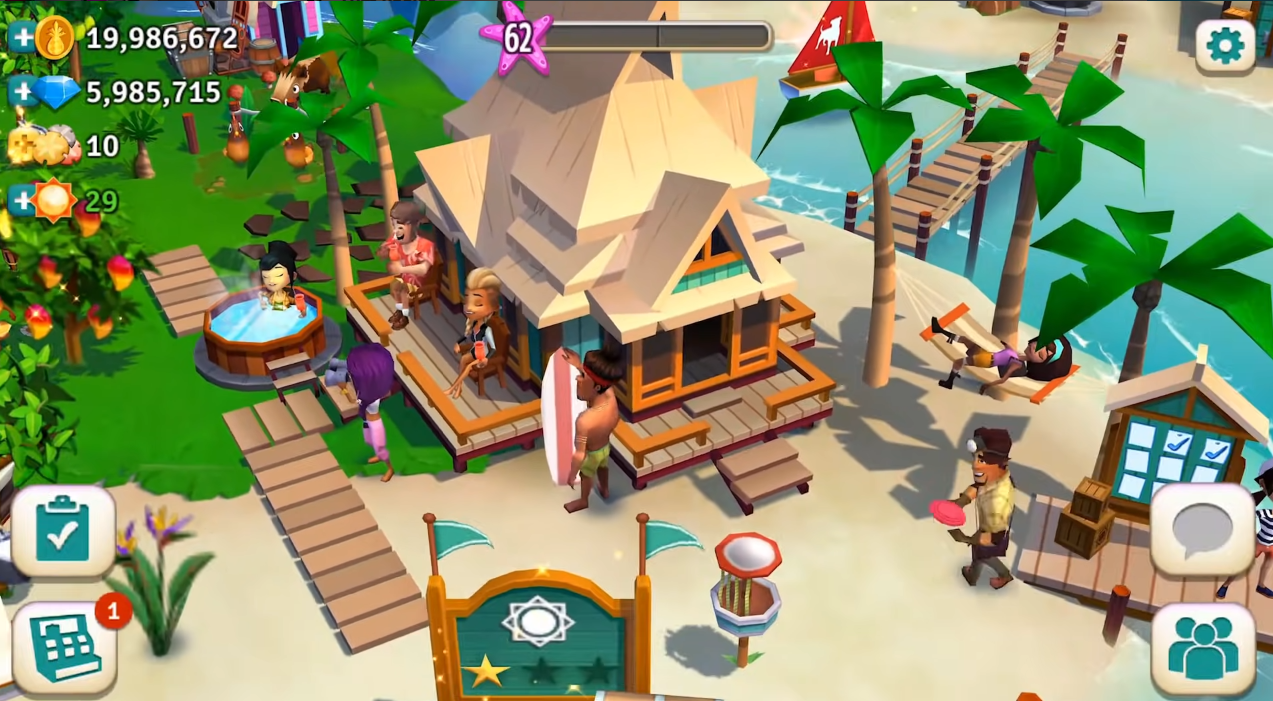Viewport: 1273px width, 701px height.
Task: Buy more blue gems with plus button
Action: tap(22, 92)
